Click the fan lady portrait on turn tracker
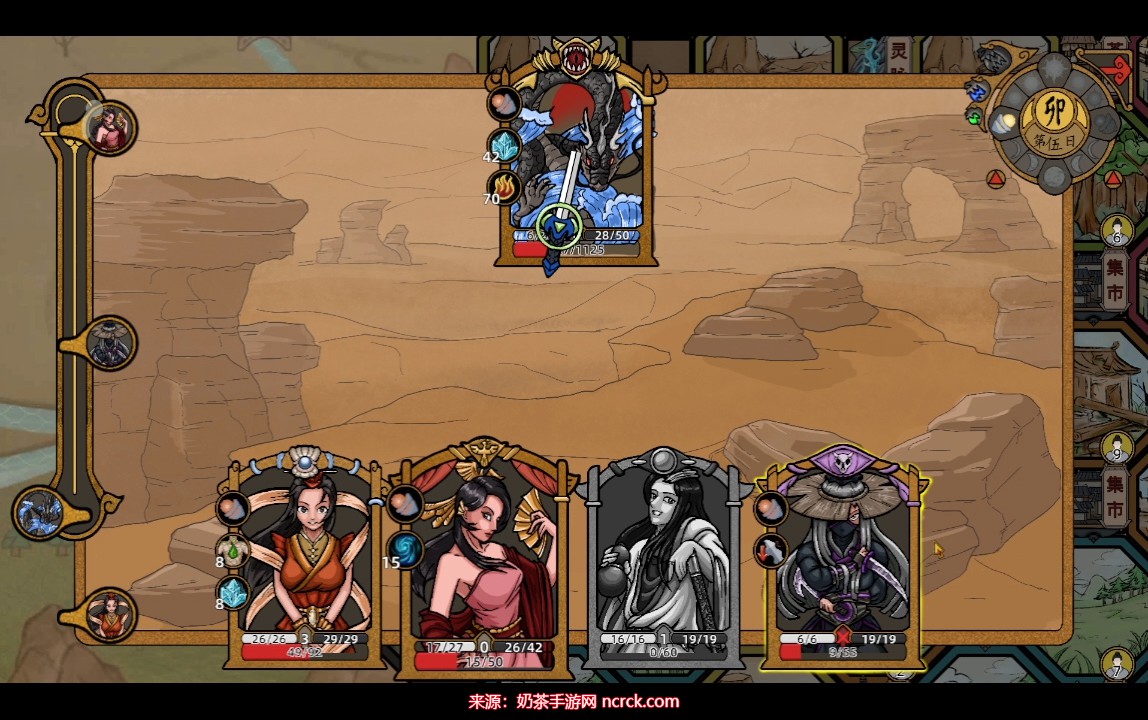Viewport: 1148px width, 720px height. [x=109, y=127]
